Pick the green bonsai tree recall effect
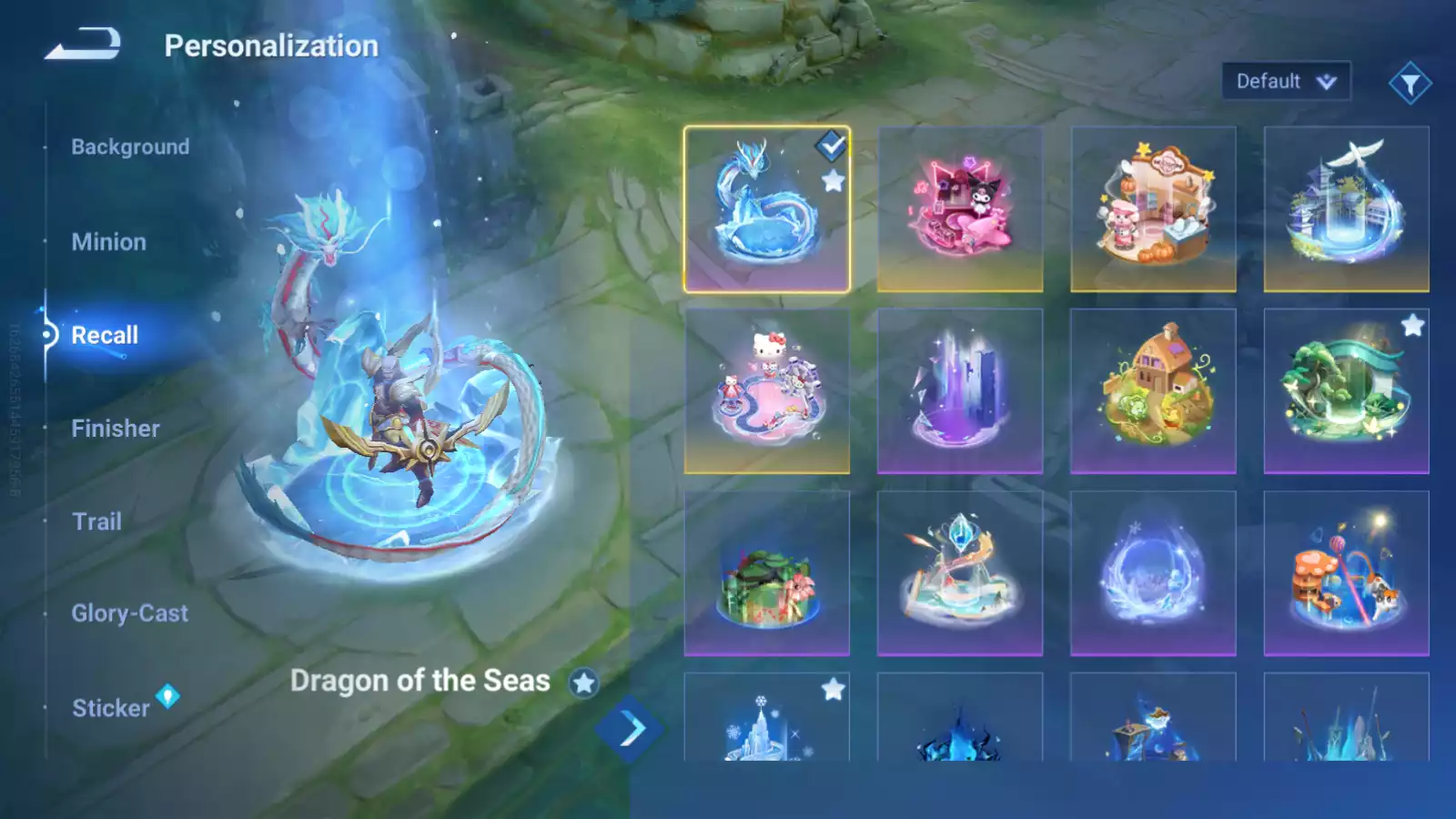This screenshot has height=819, width=1456. 1346,391
